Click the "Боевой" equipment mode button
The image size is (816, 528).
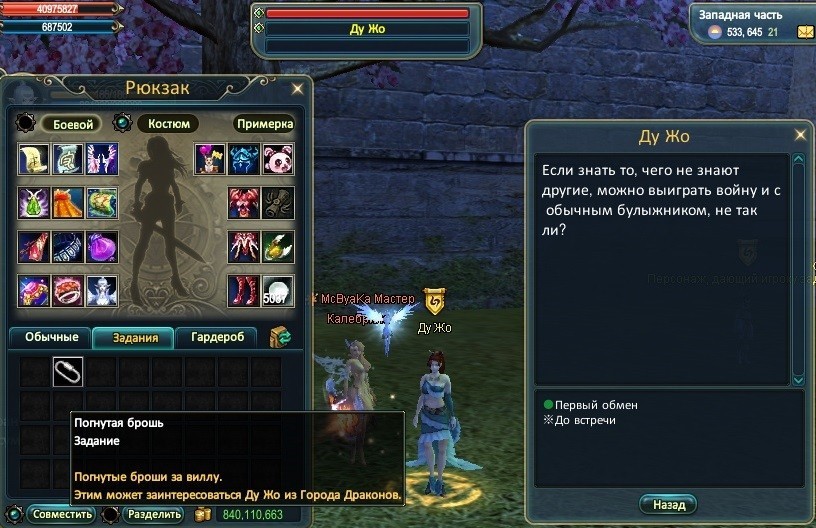[72, 124]
